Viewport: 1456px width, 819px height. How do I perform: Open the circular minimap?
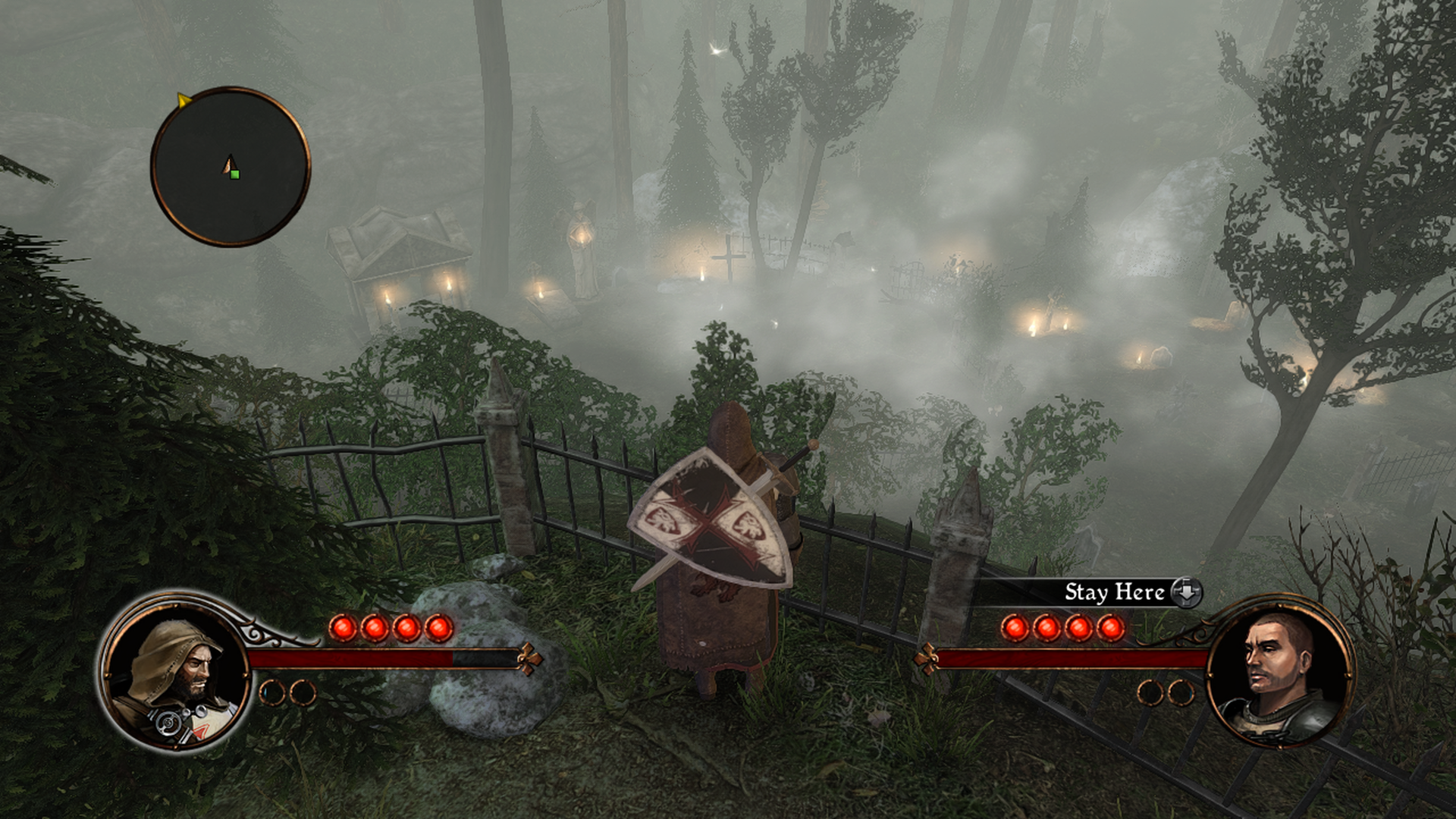tap(231, 167)
